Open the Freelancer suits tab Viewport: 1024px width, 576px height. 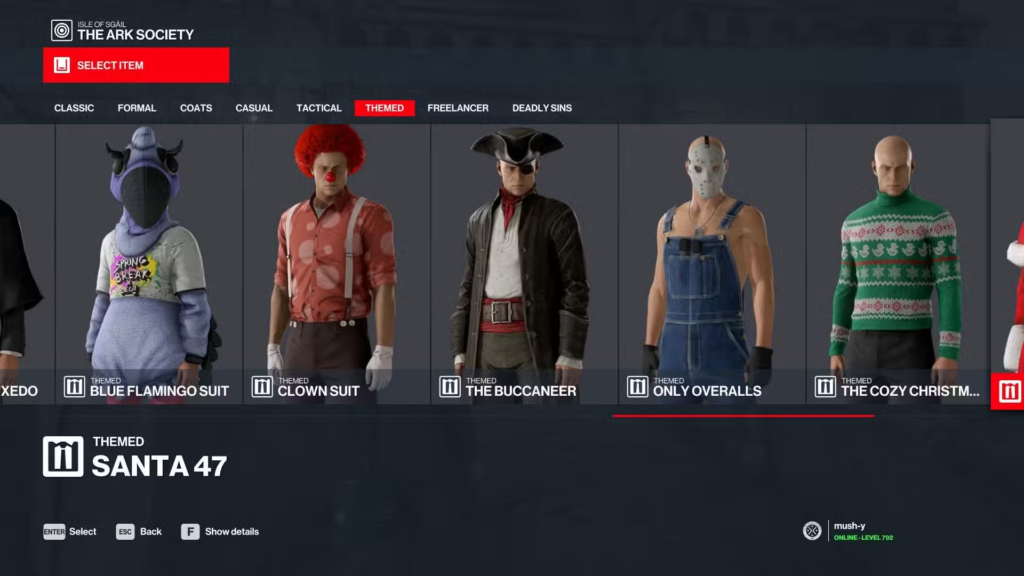pos(457,108)
